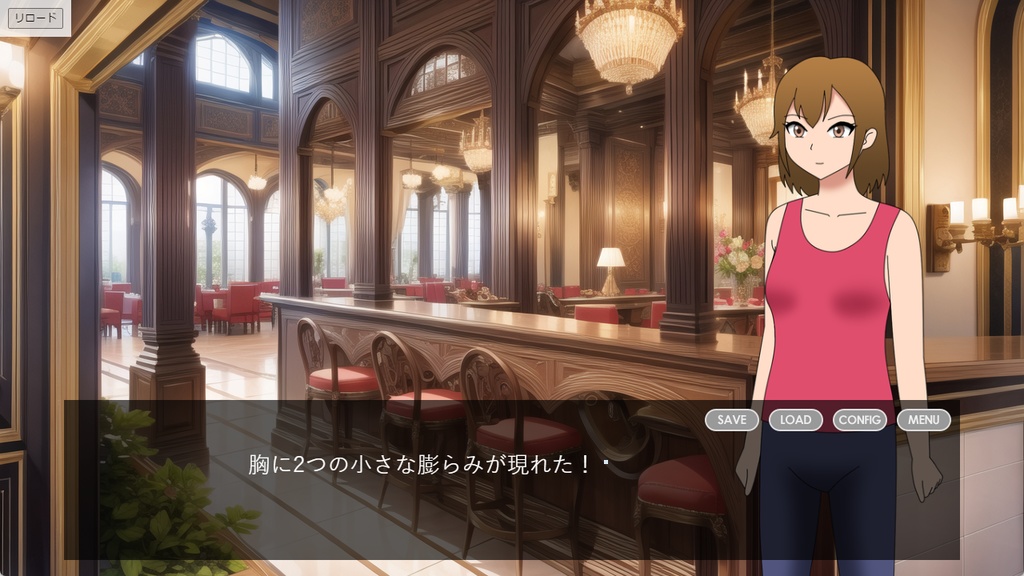This screenshot has width=1024, height=576.
Task: Show the MENU
Action: click(924, 420)
